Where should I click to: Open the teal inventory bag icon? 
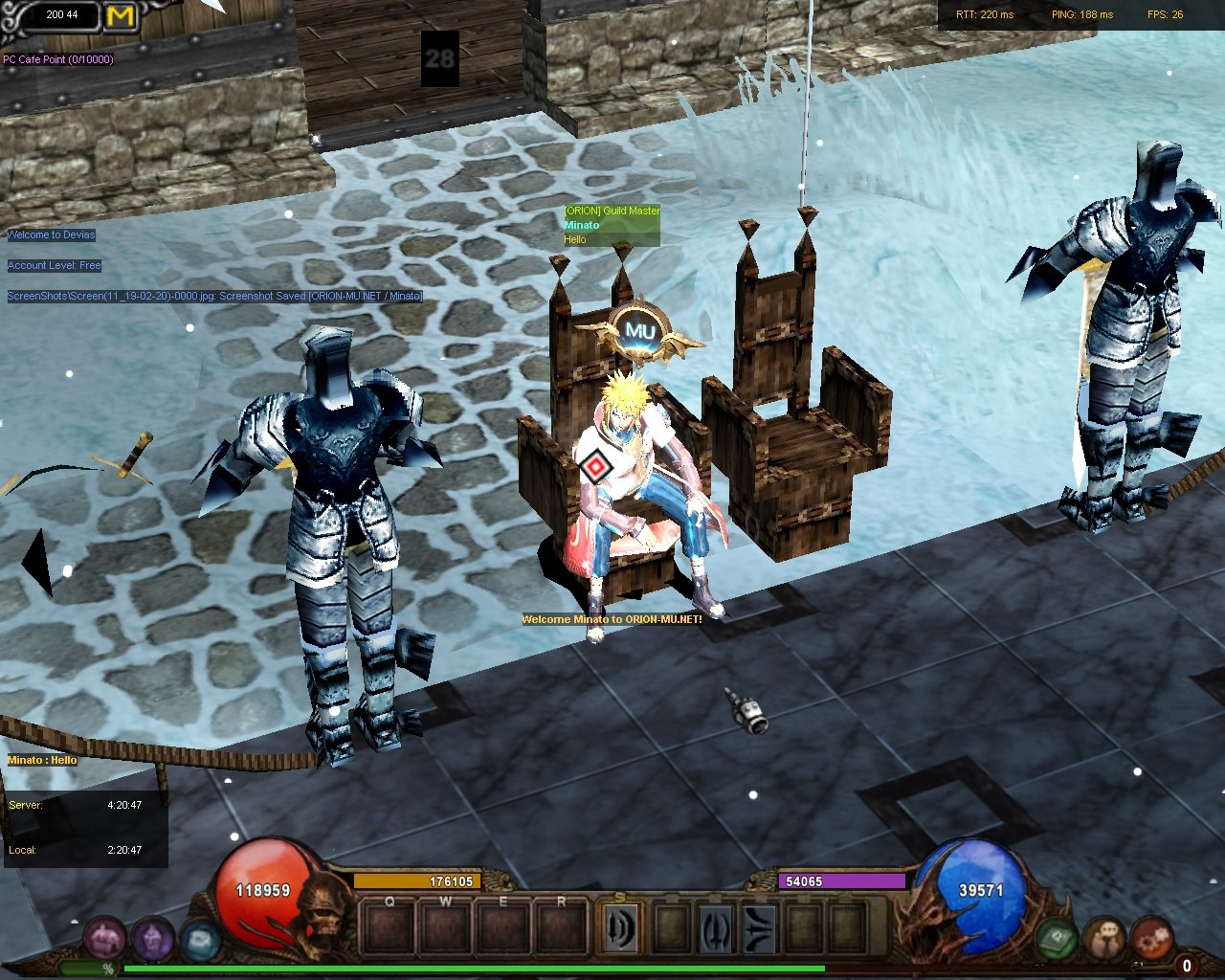tap(199, 940)
